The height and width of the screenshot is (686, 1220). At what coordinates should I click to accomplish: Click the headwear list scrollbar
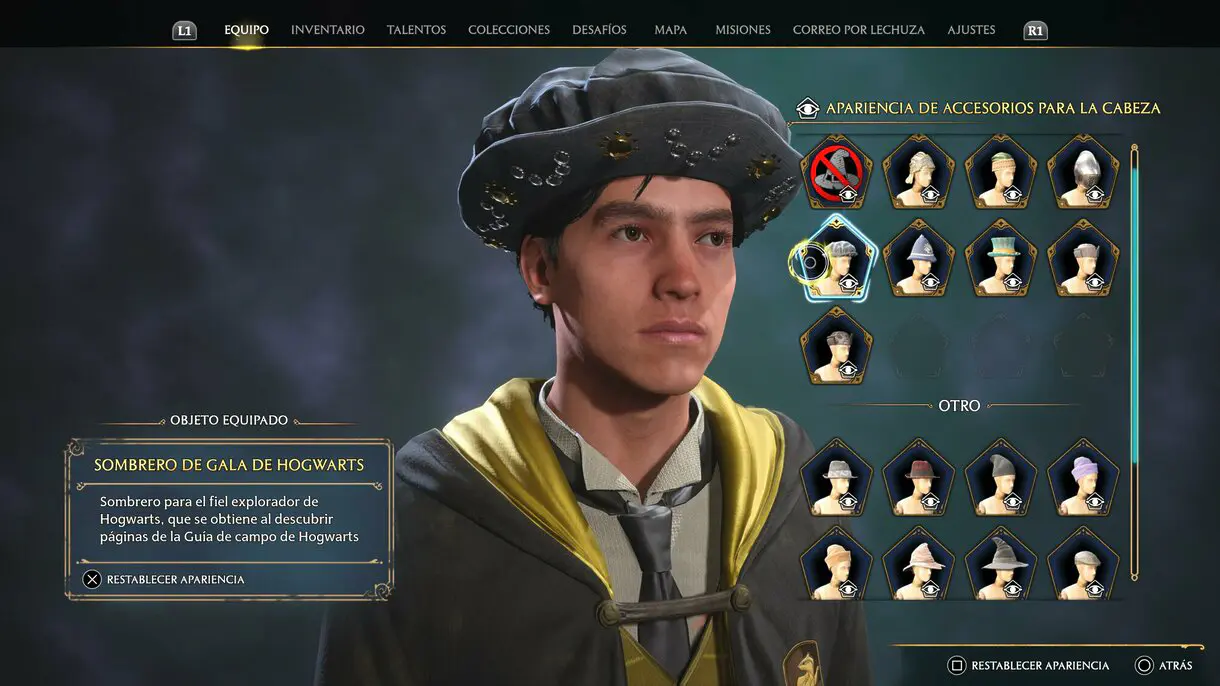tap(1134, 362)
